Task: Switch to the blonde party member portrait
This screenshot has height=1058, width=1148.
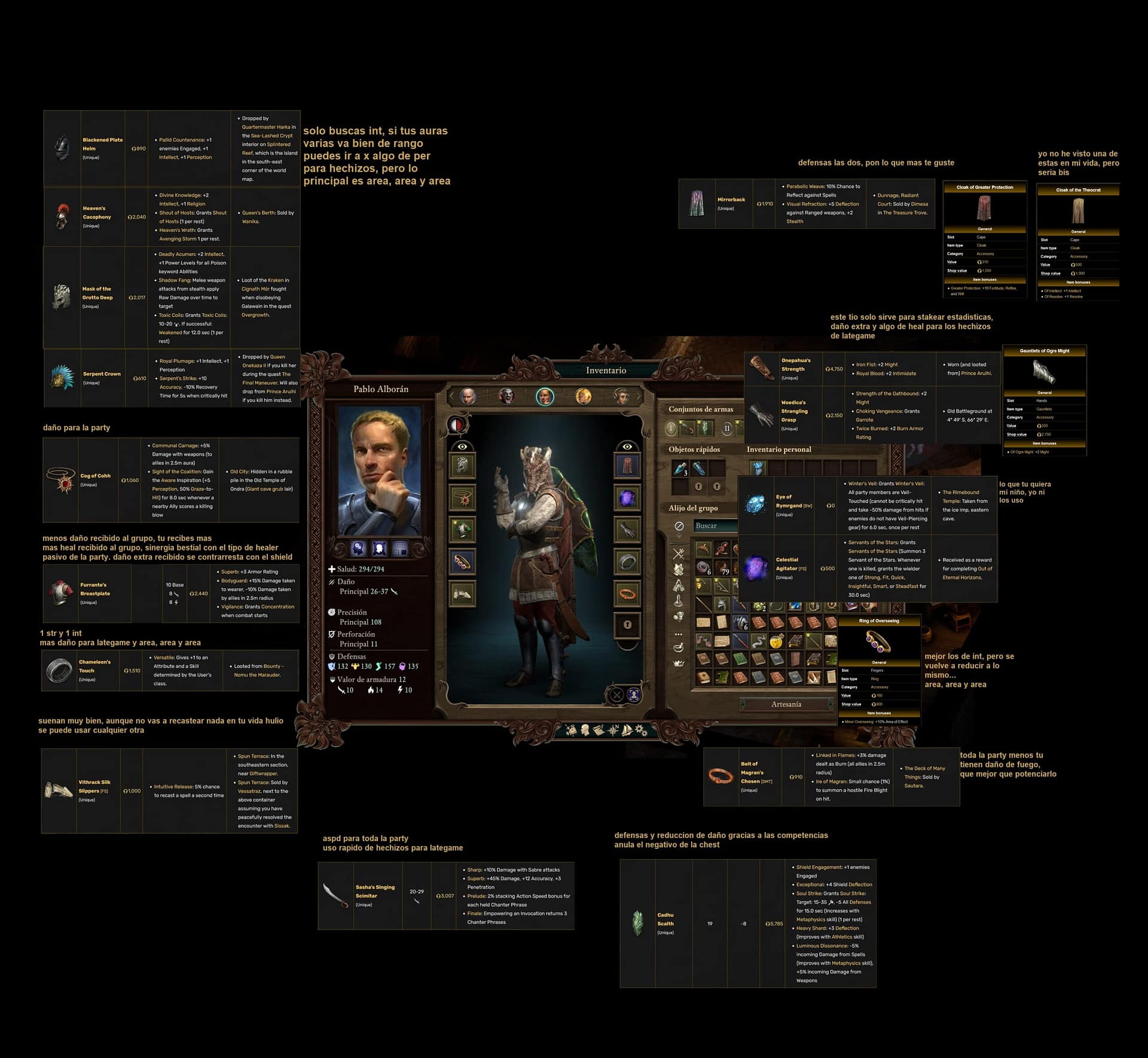Action: click(x=583, y=396)
